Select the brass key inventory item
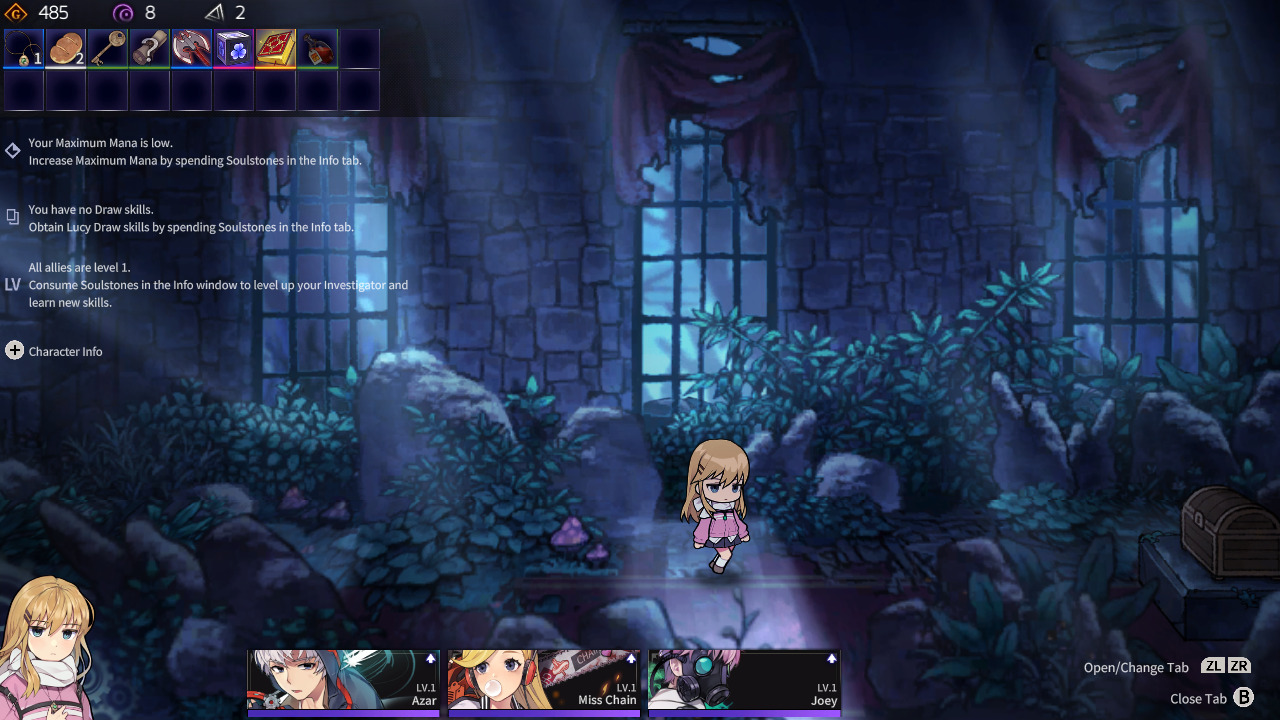This screenshot has width=1280, height=720. (107, 47)
